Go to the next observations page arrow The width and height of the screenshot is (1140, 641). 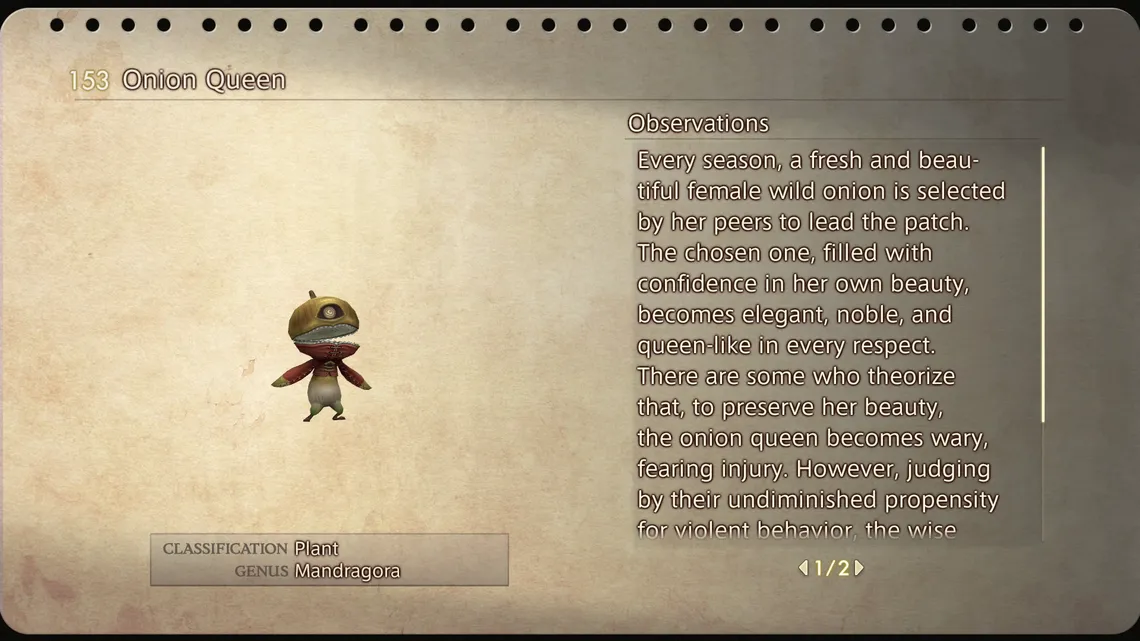(859, 568)
